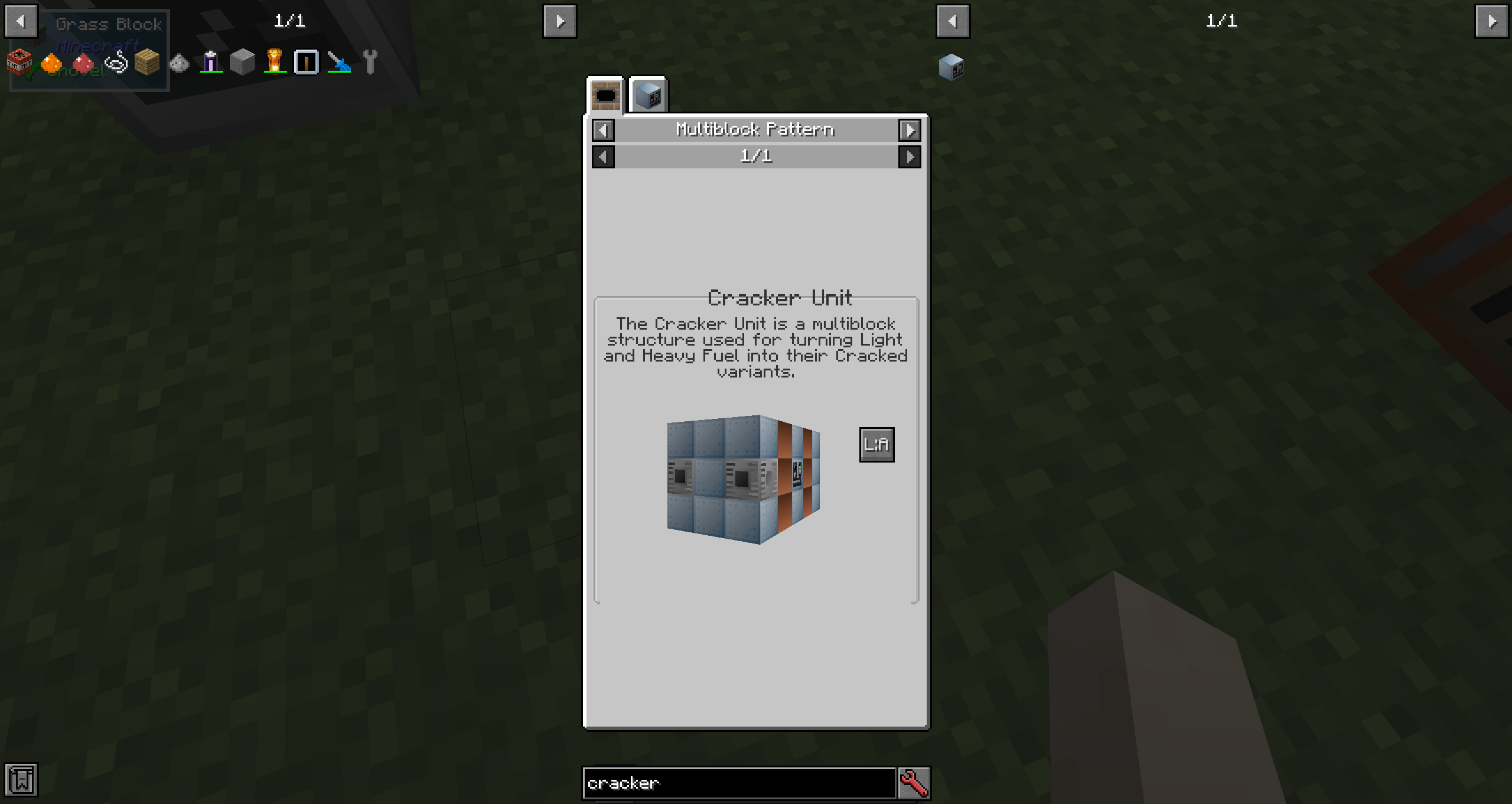Toggle the L:A layer view of the multiblock

876,444
